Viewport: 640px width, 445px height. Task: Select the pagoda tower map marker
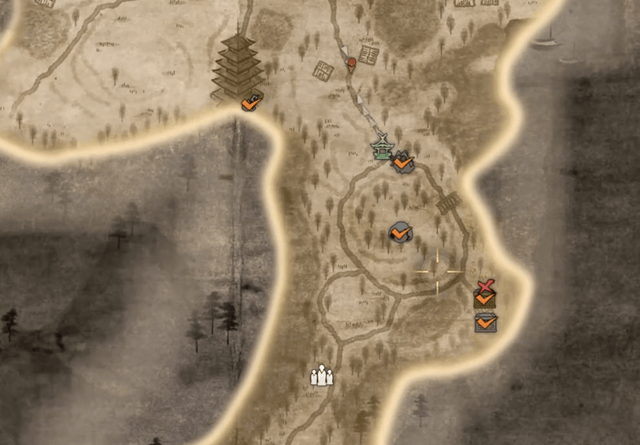click(237, 67)
